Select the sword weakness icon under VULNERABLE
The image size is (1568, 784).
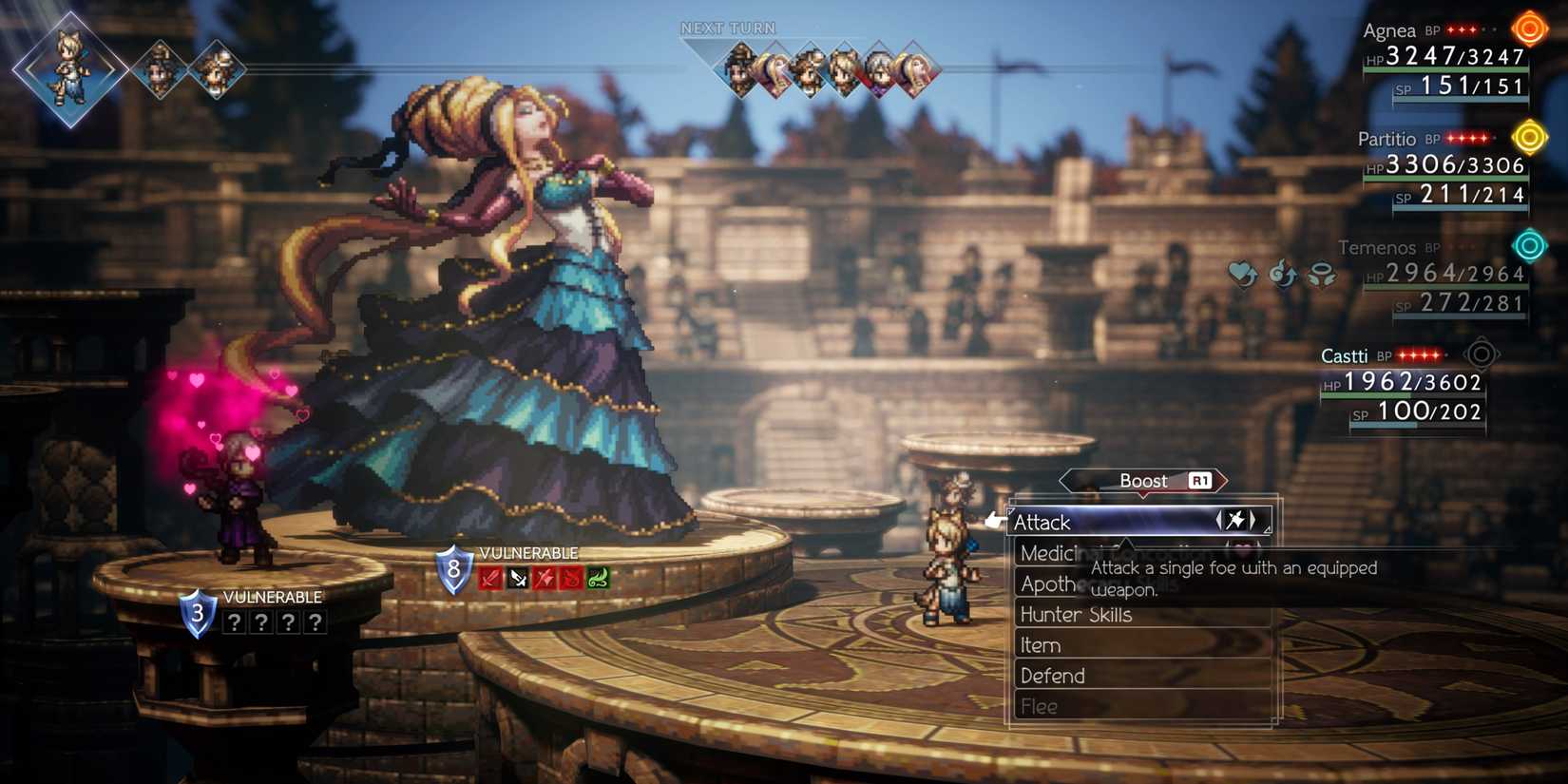click(x=489, y=579)
